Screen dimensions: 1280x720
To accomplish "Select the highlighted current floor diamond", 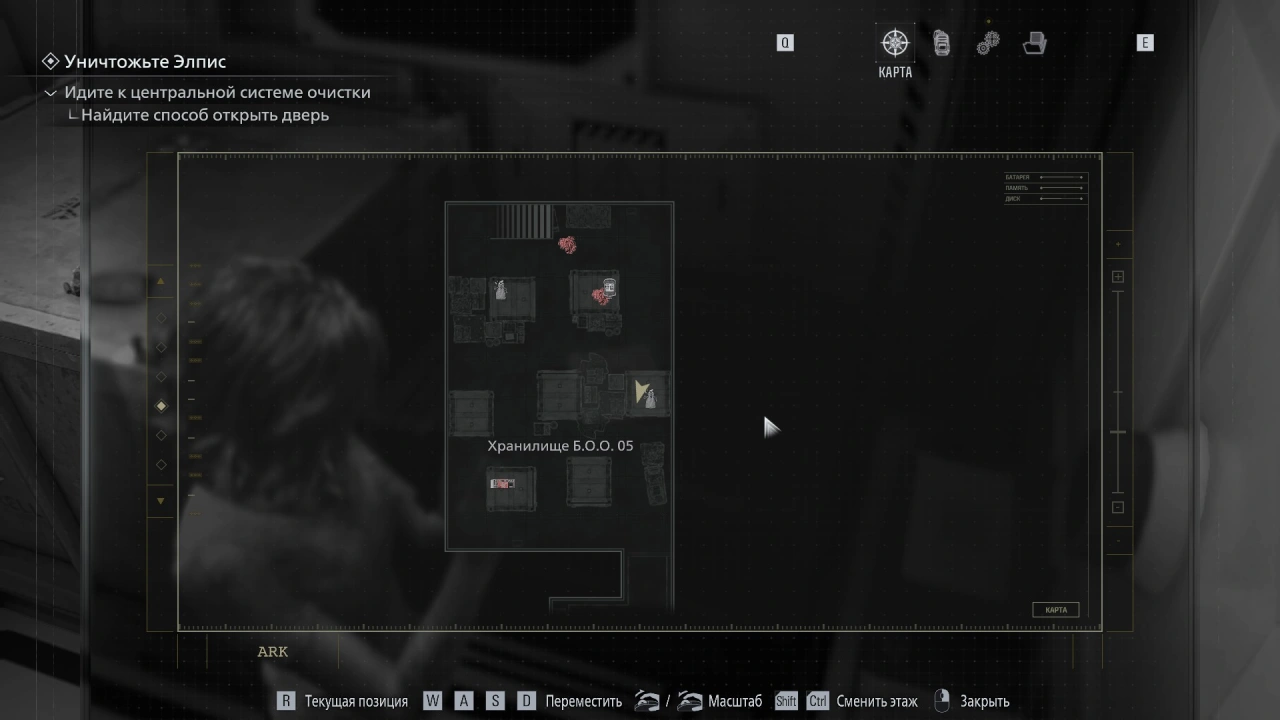I will click(x=161, y=406).
